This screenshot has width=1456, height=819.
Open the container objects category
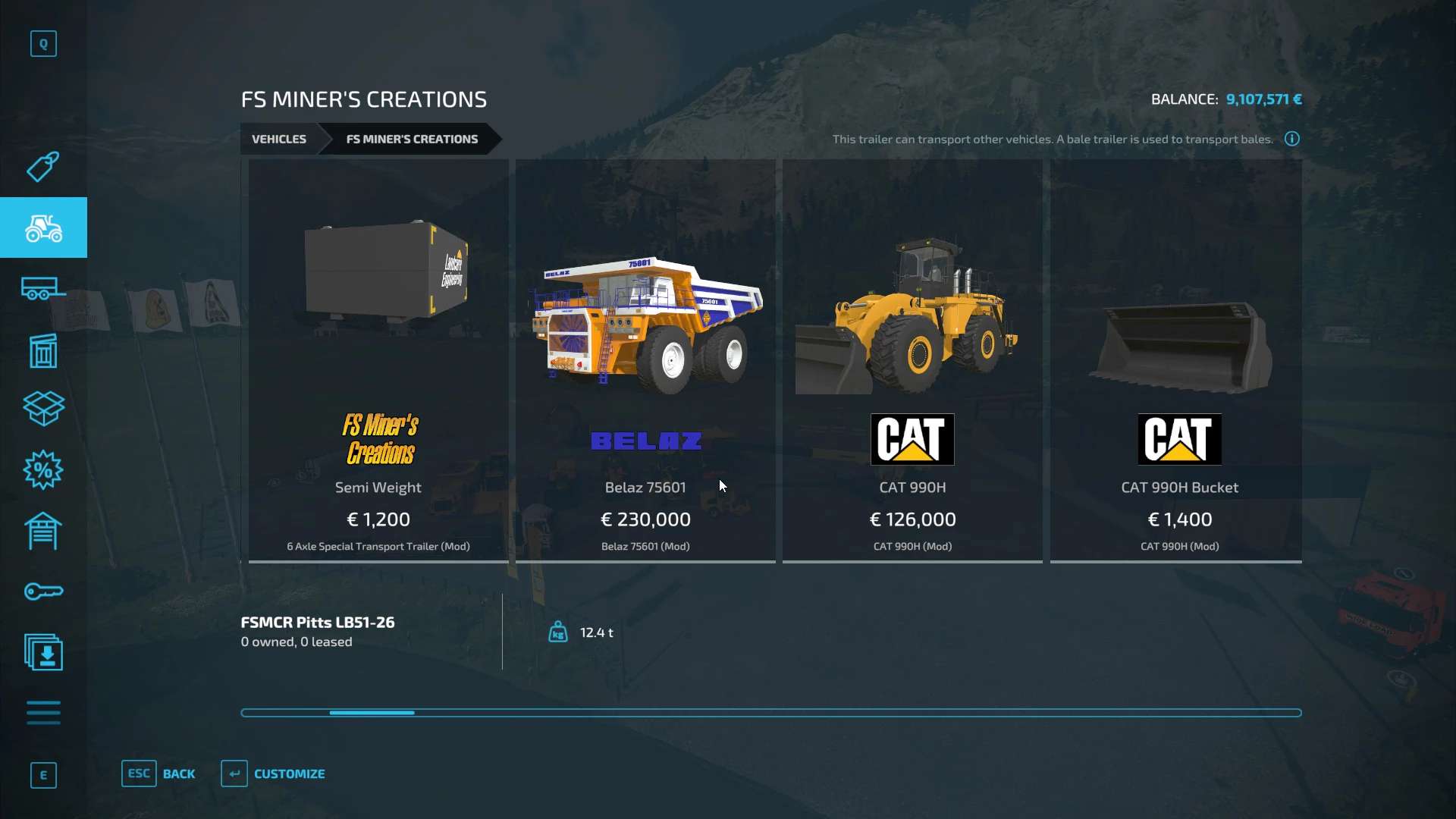[43, 350]
